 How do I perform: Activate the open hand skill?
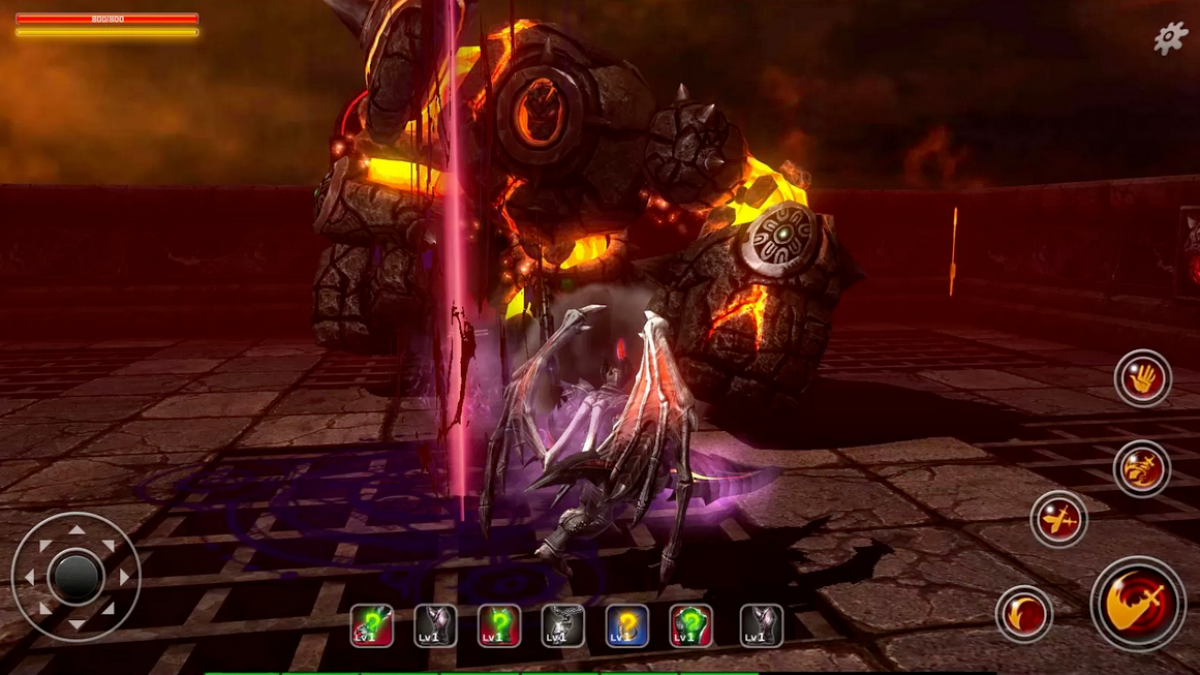(x=1142, y=378)
